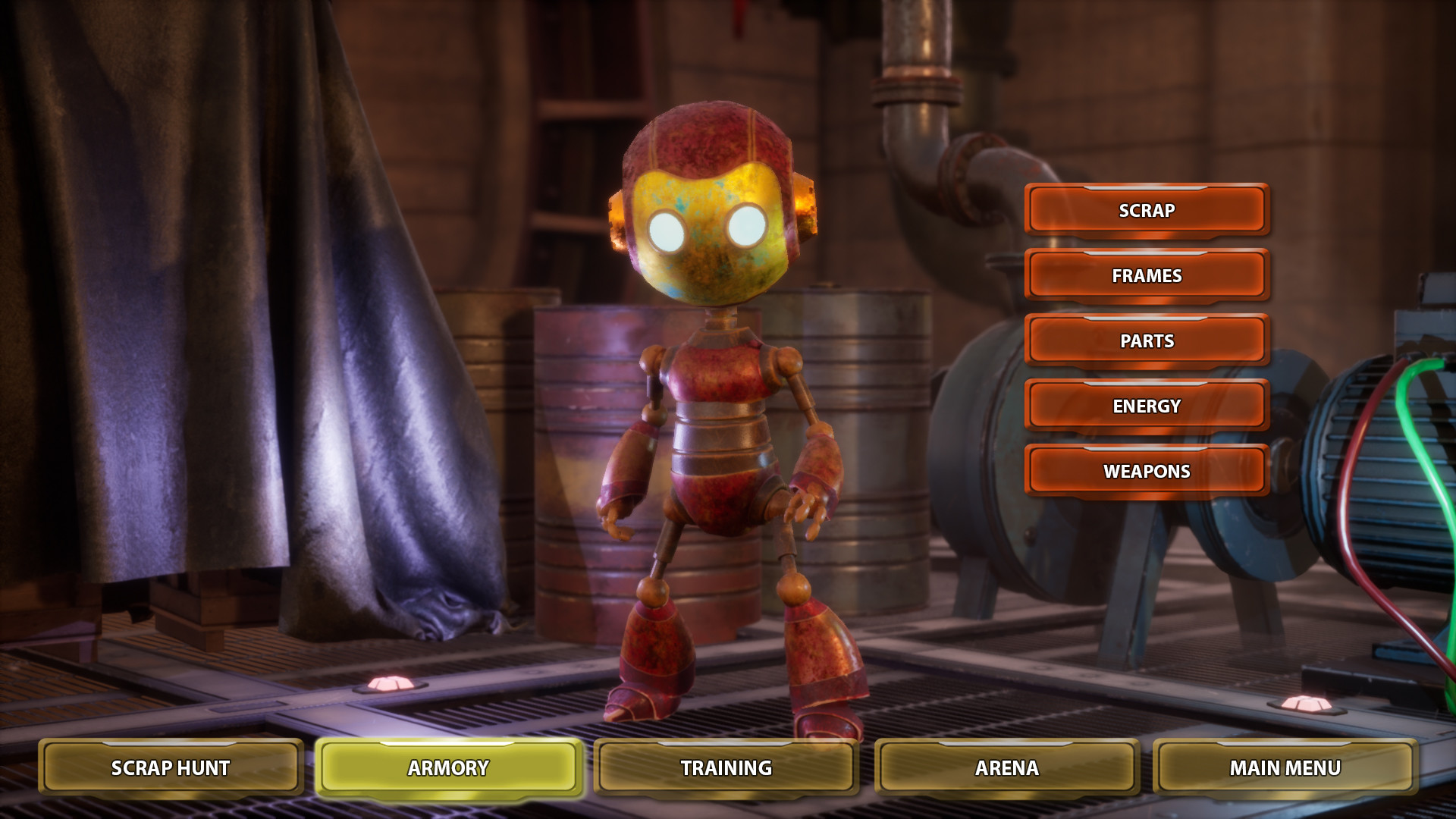This screenshot has height=819, width=1456.
Task: Return to the Main Menu
Action: pyautogui.click(x=1285, y=768)
